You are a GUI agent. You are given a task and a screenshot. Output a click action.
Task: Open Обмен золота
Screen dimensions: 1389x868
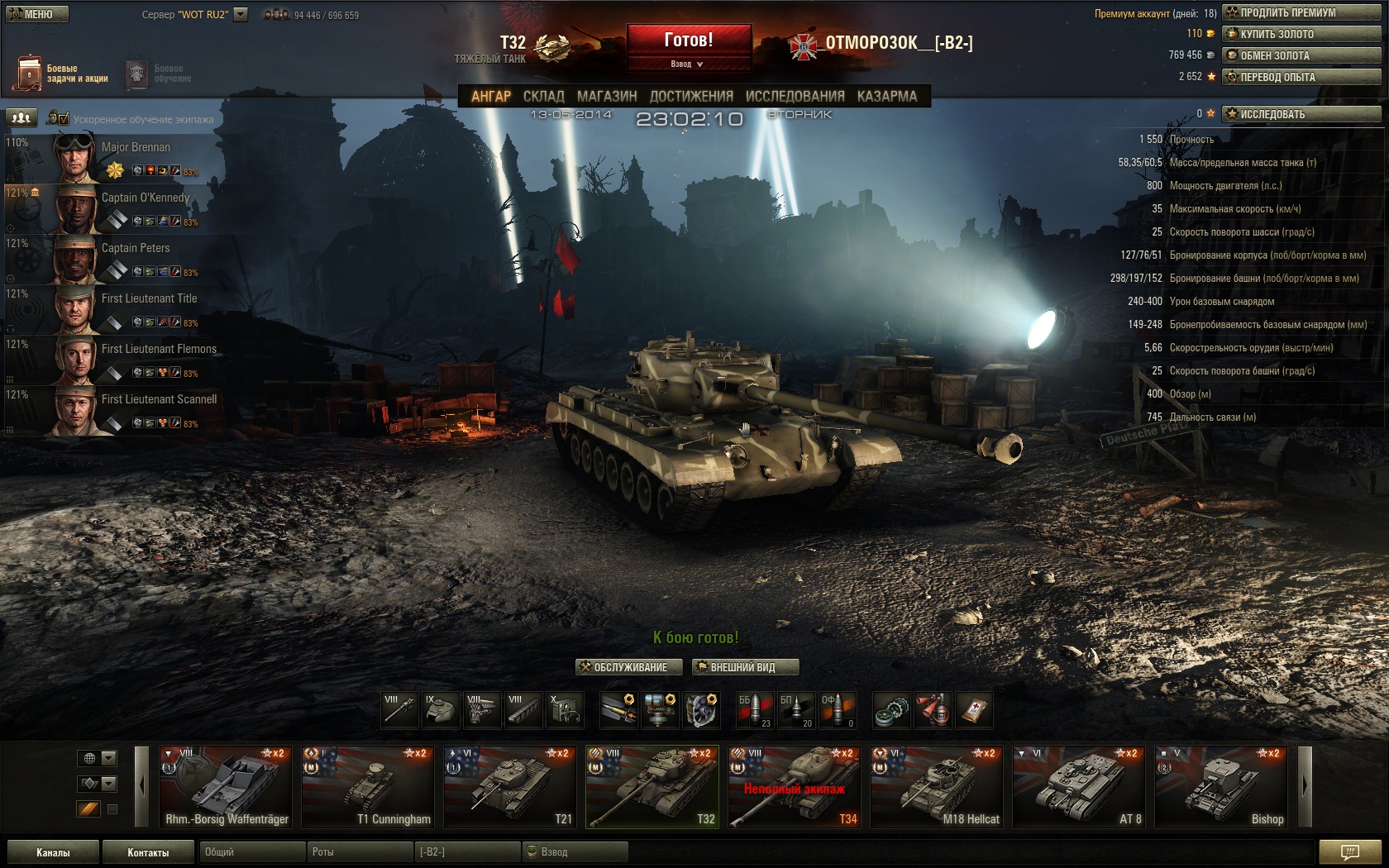[x=1301, y=55]
